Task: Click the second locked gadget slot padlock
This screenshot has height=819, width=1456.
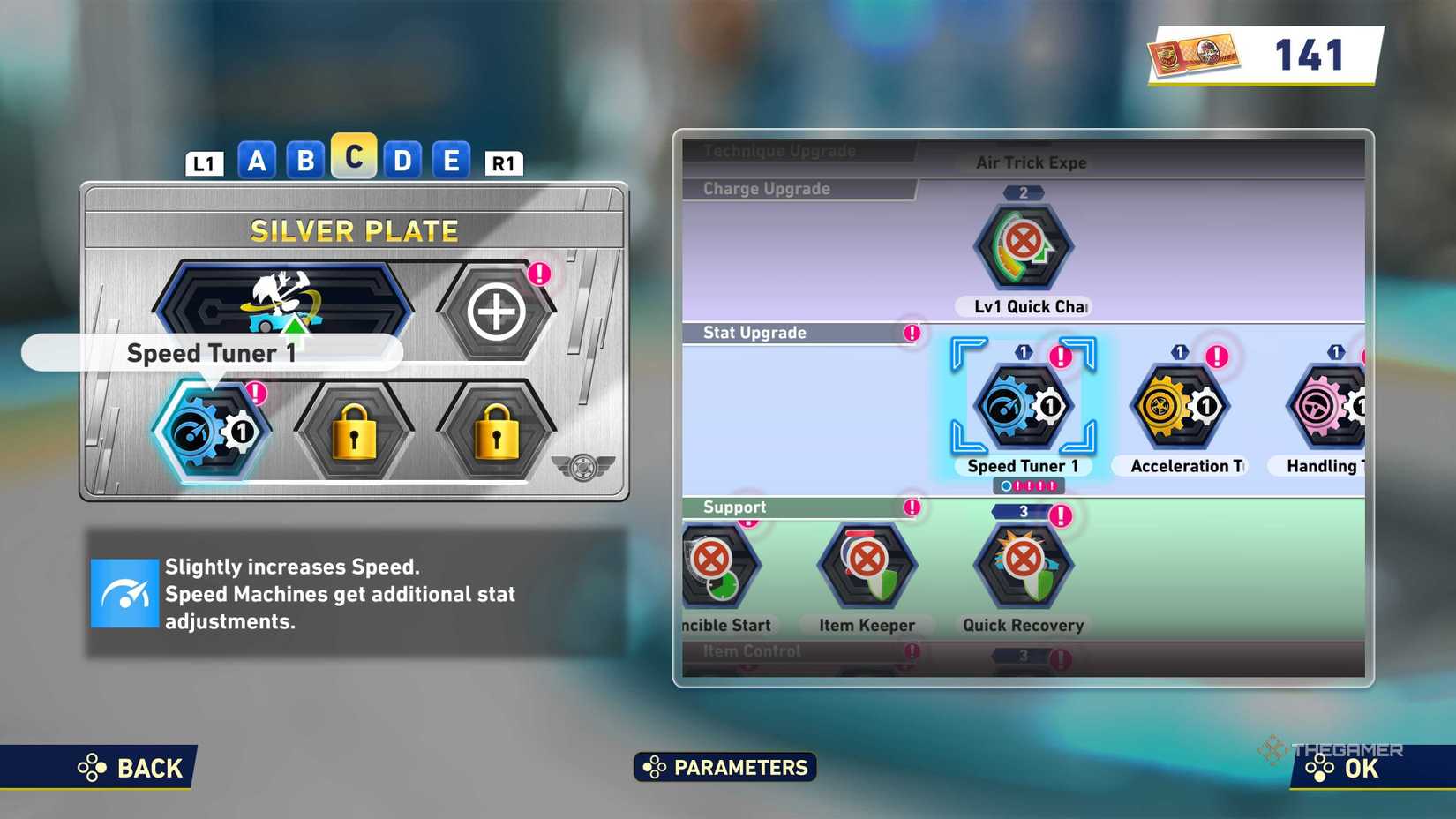Action: click(497, 432)
